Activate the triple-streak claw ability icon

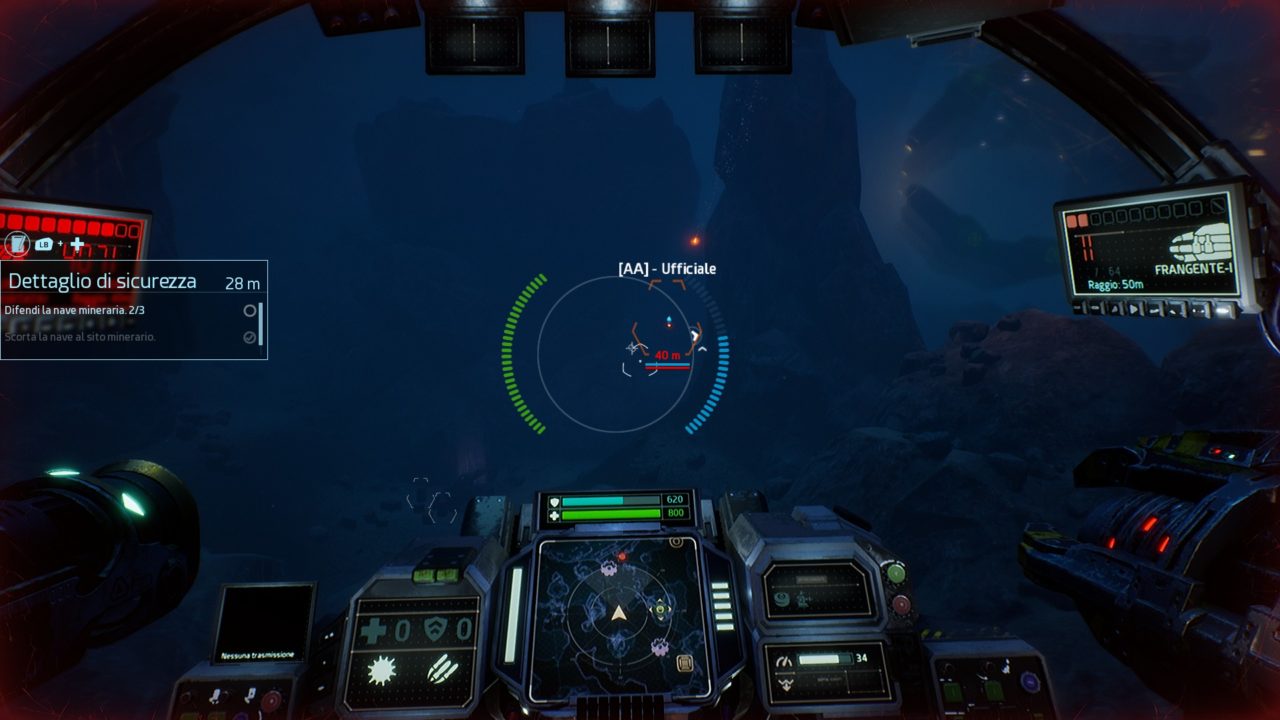pyautogui.click(x=442, y=669)
